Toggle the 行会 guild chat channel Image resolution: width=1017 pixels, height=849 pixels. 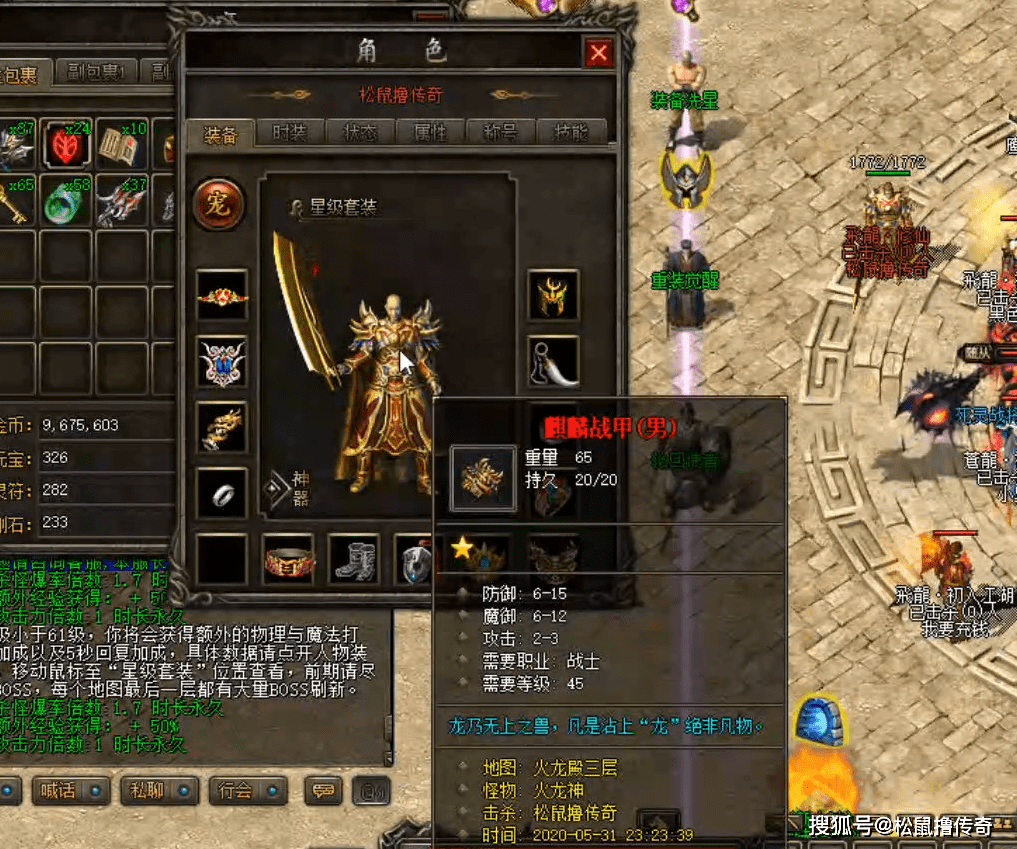pyautogui.click(x=248, y=791)
